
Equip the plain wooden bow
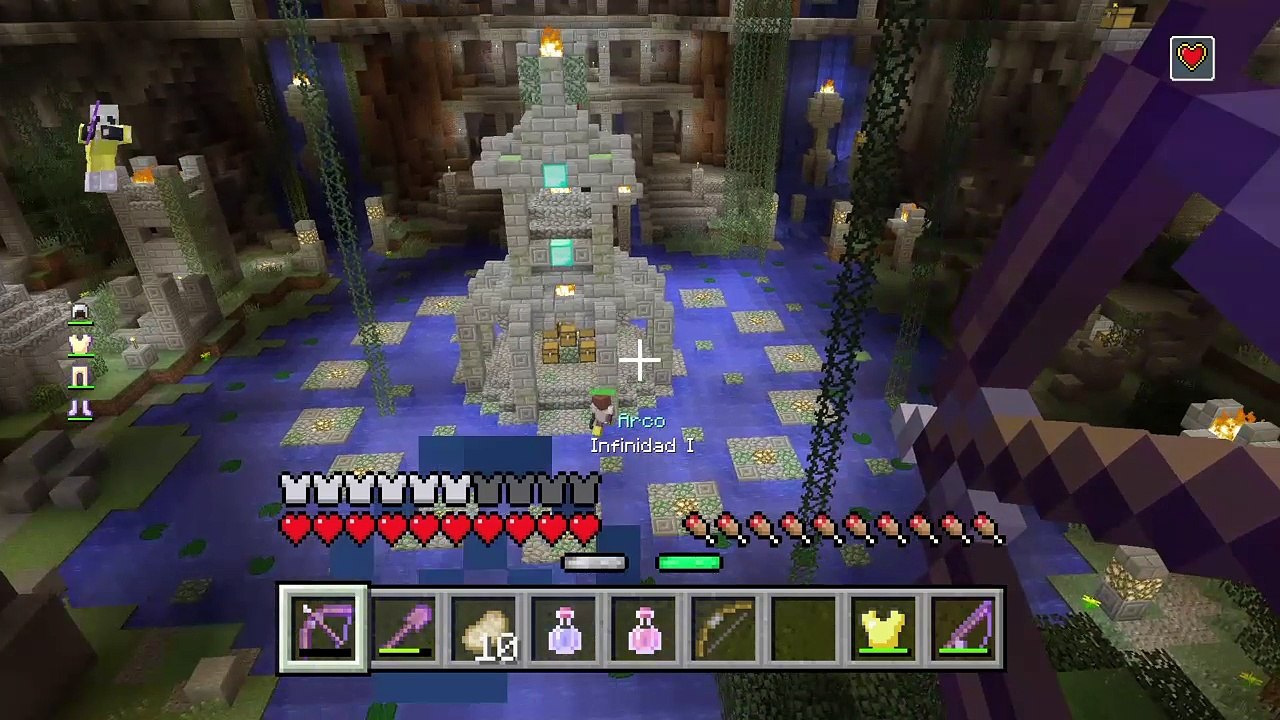tap(724, 629)
